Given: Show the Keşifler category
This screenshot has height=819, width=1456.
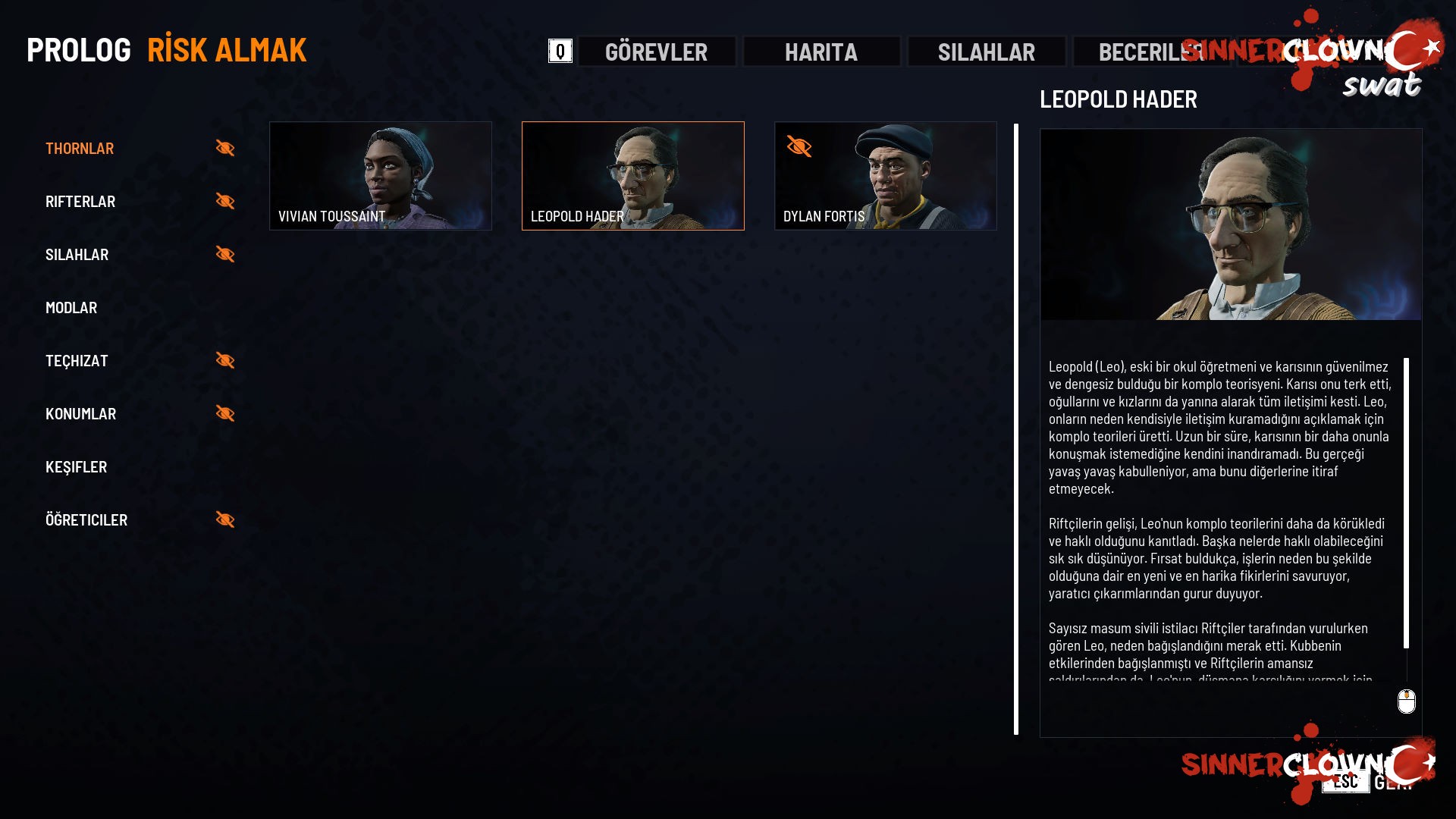Looking at the screenshot, I should [77, 467].
